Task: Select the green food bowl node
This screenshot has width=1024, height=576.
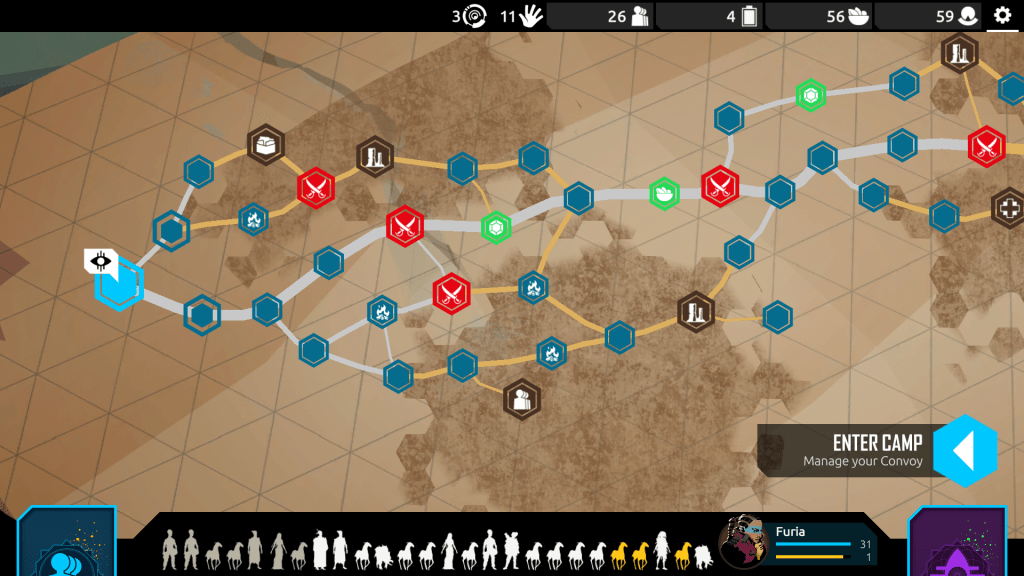Action: pos(664,193)
